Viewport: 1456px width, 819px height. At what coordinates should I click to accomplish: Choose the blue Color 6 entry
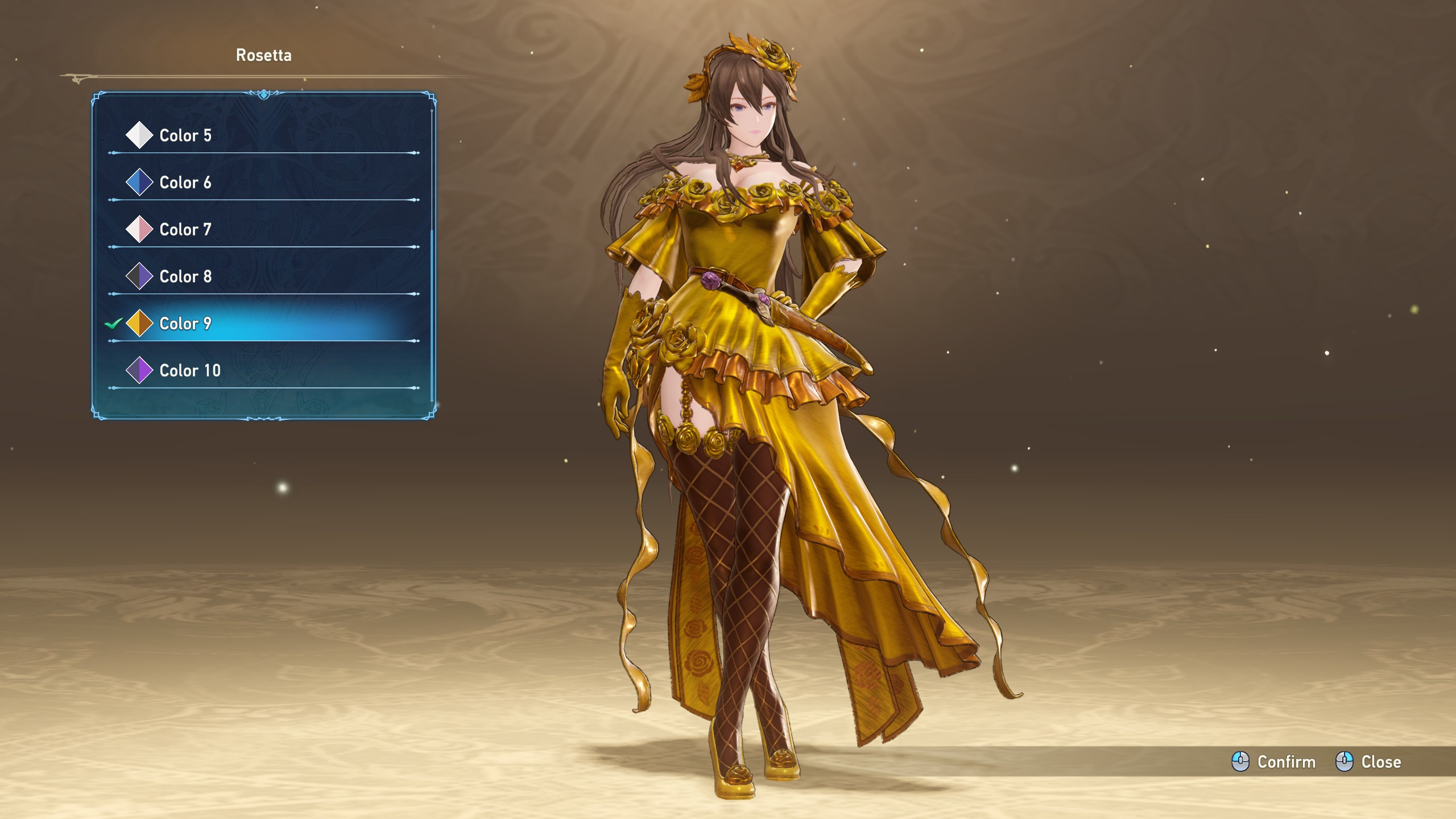pos(185,183)
